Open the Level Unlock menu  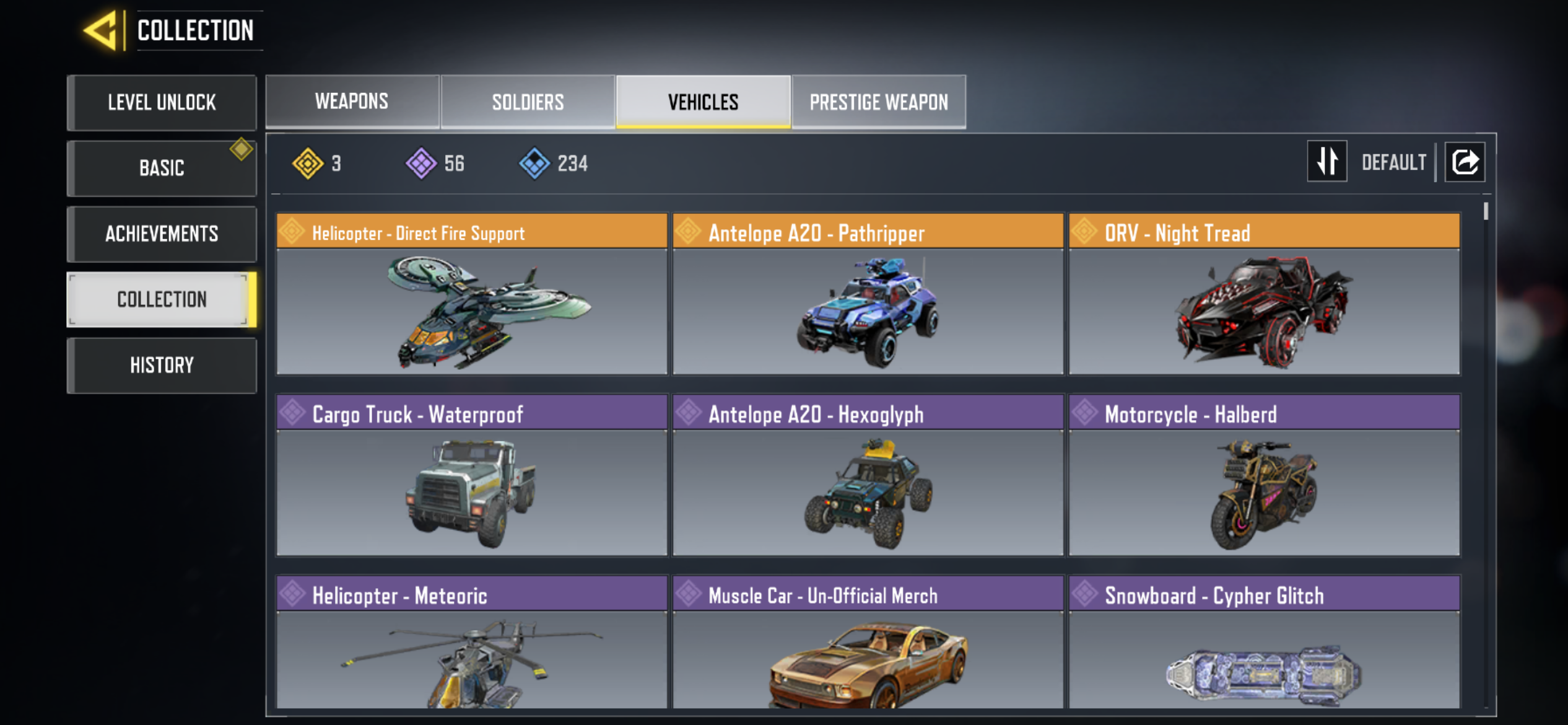coord(162,102)
